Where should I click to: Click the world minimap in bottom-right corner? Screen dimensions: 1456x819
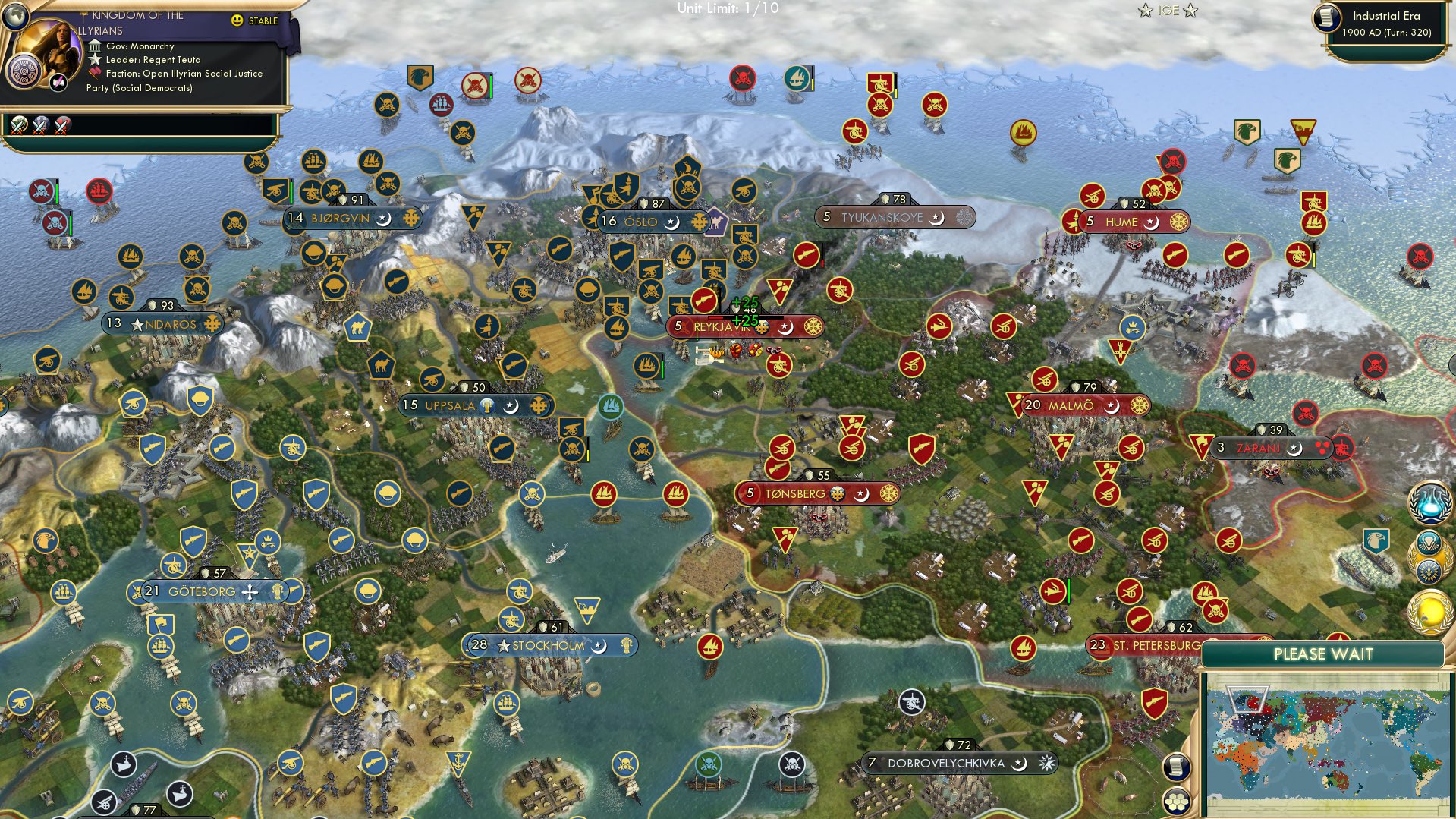pyautogui.click(x=1335, y=740)
